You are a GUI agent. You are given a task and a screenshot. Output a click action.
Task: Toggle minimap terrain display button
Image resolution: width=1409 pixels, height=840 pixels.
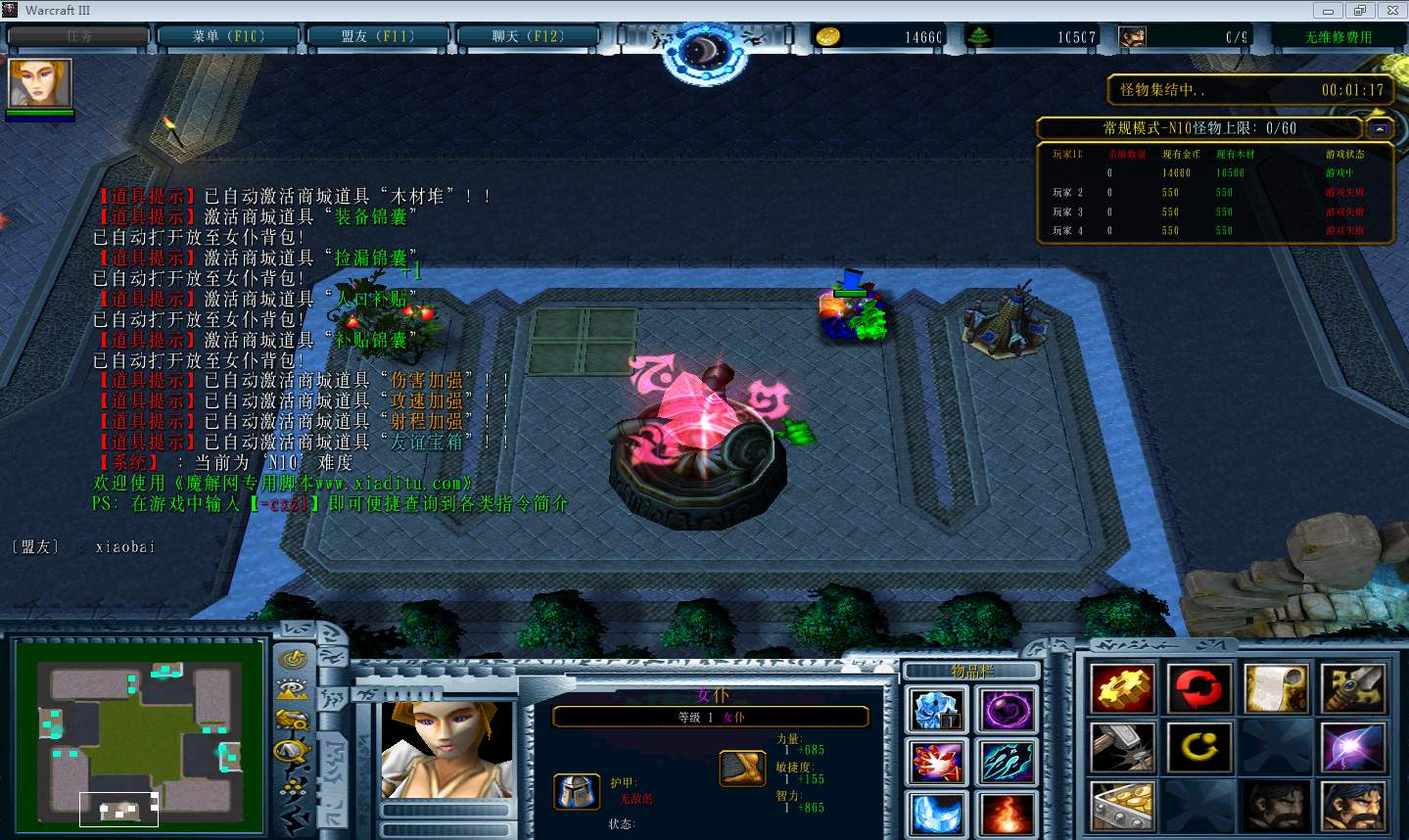(293, 689)
